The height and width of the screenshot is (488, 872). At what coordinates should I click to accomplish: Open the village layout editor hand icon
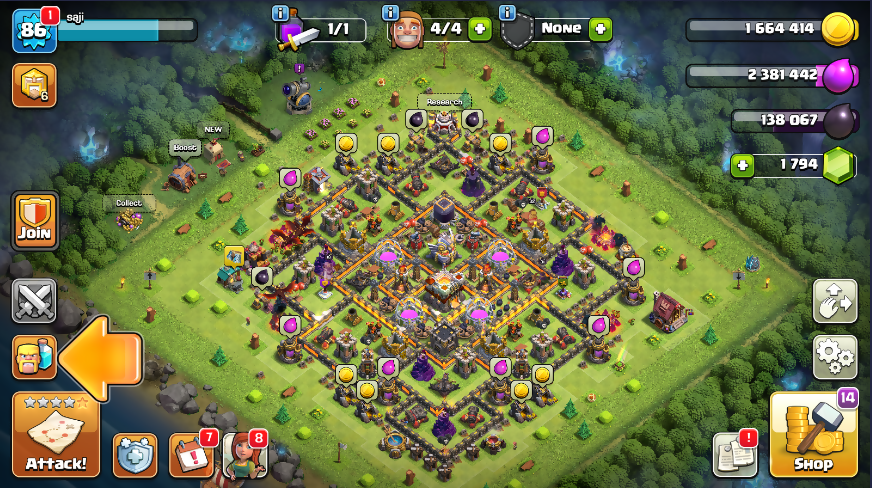coord(834,301)
